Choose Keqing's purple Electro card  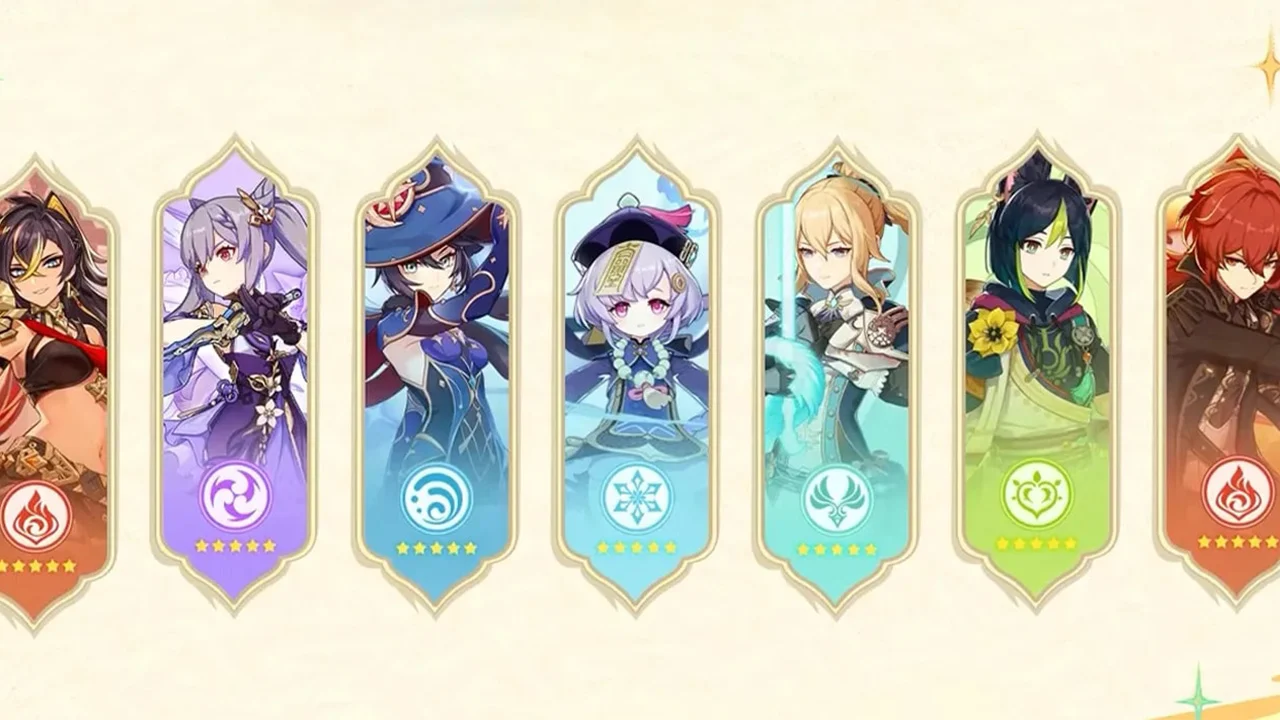point(235,370)
